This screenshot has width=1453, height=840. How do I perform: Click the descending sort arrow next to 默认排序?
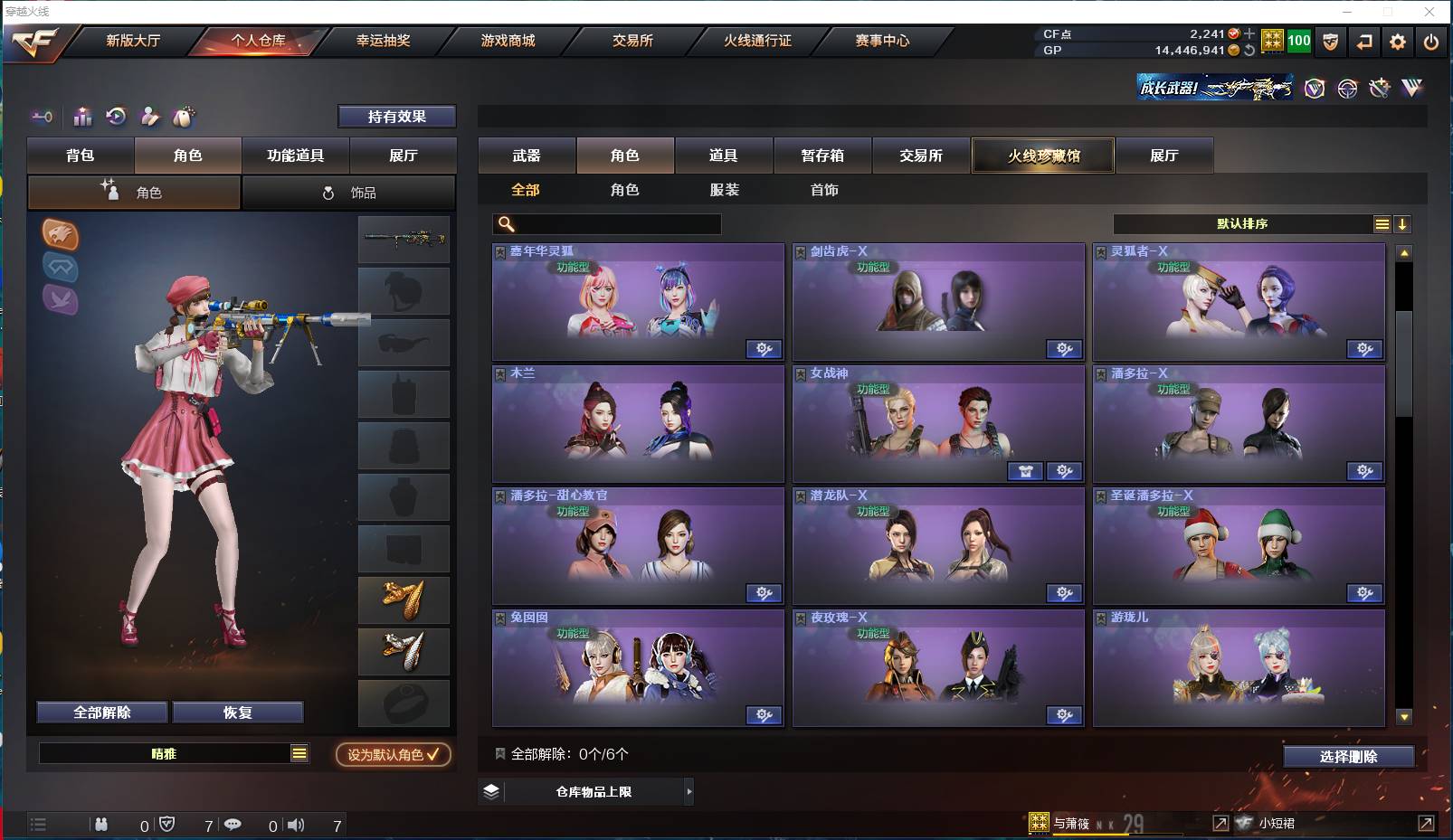click(1403, 223)
